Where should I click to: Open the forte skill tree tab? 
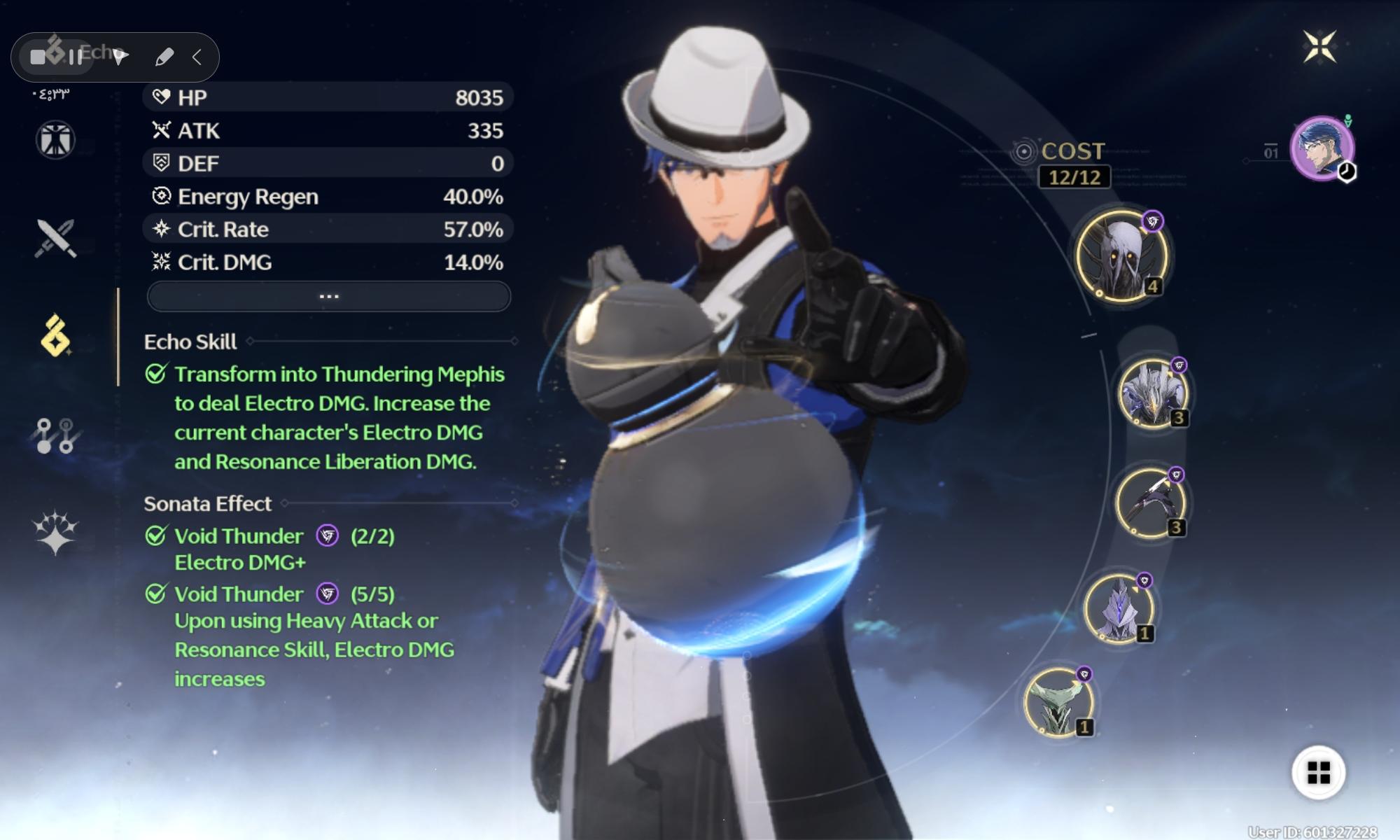pyautogui.click(x=55, y=435)
